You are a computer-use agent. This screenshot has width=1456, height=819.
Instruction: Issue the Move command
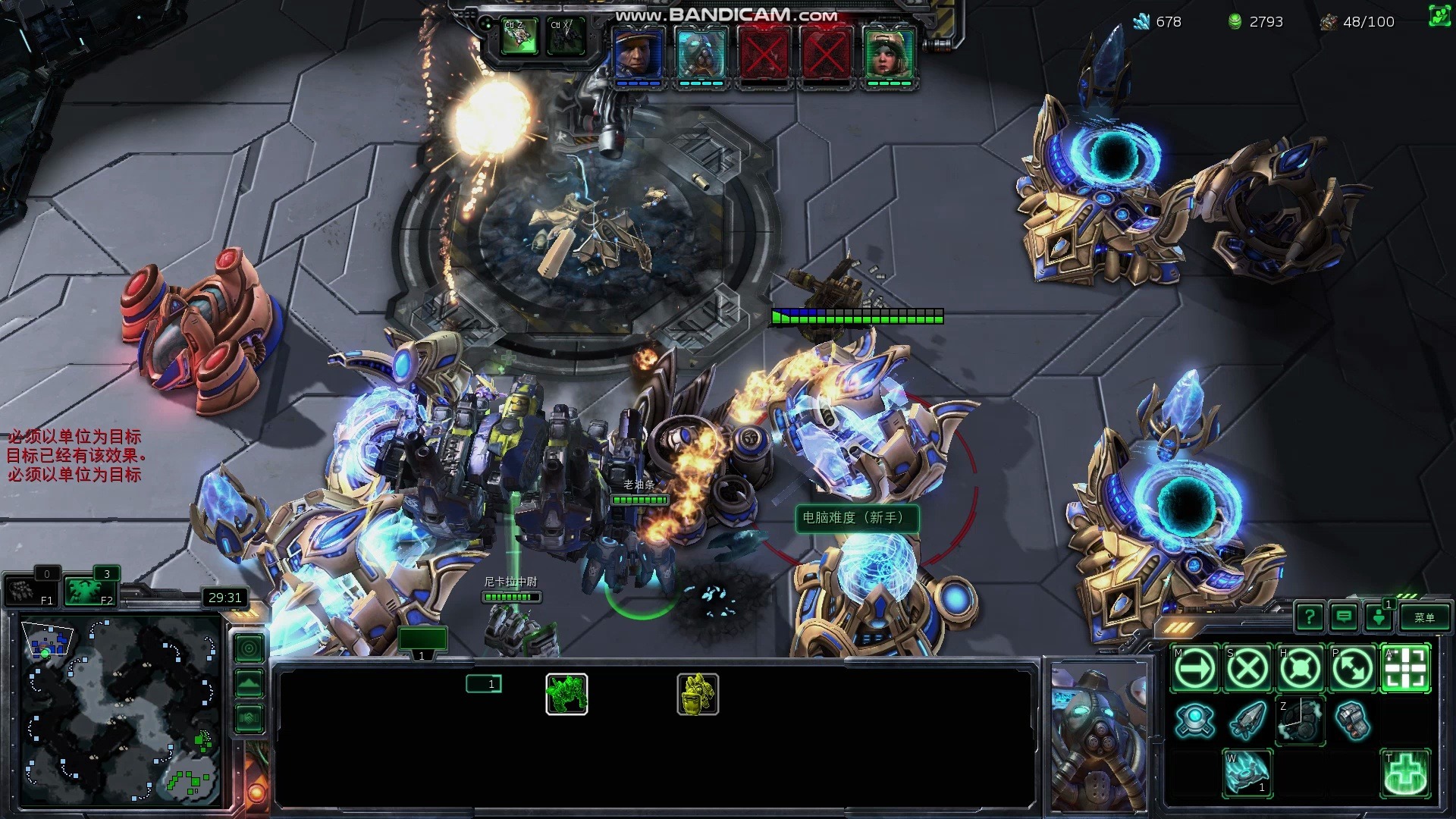pyautogui.click(x=1194, y=669)
